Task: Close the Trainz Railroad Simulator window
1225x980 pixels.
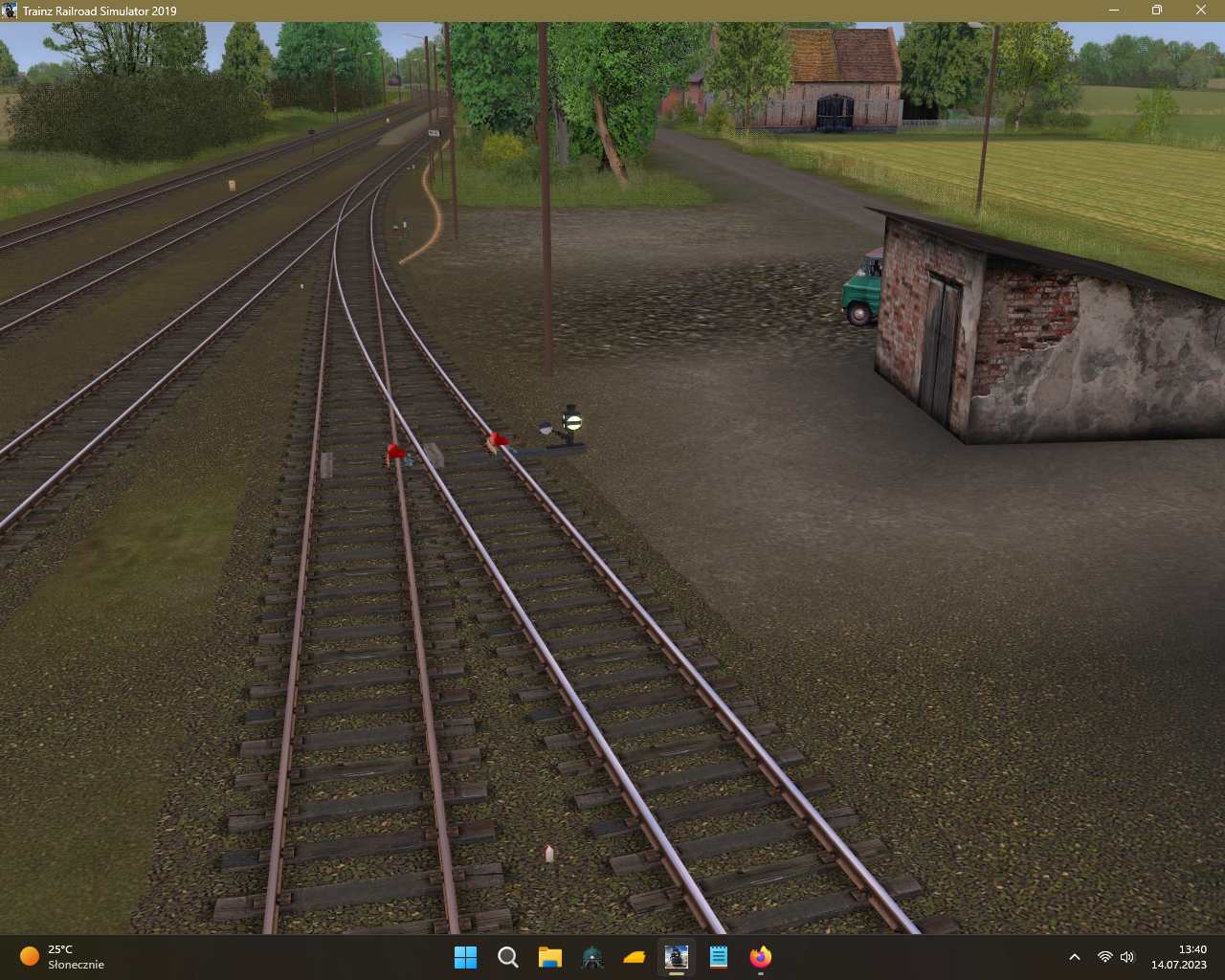Action: [x=1201, y=11]
